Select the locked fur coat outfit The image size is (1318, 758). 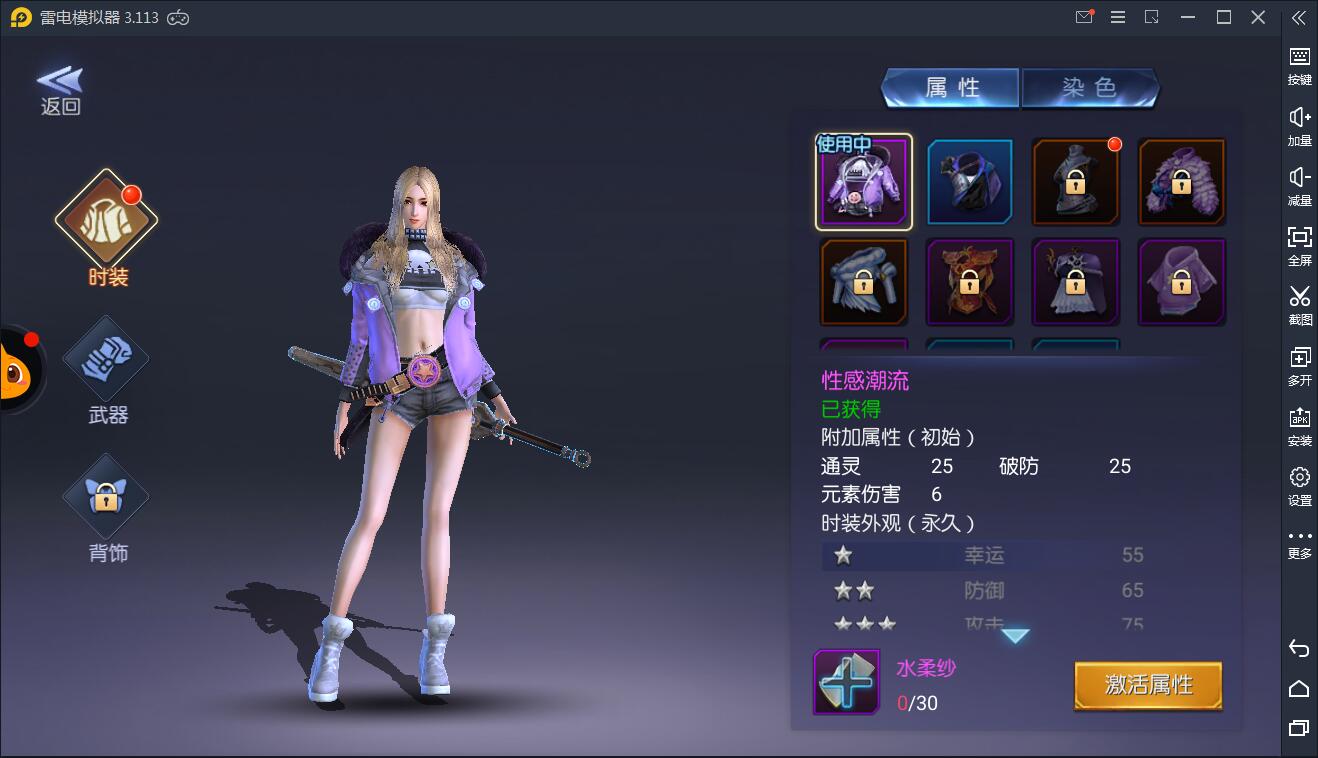1181,181
